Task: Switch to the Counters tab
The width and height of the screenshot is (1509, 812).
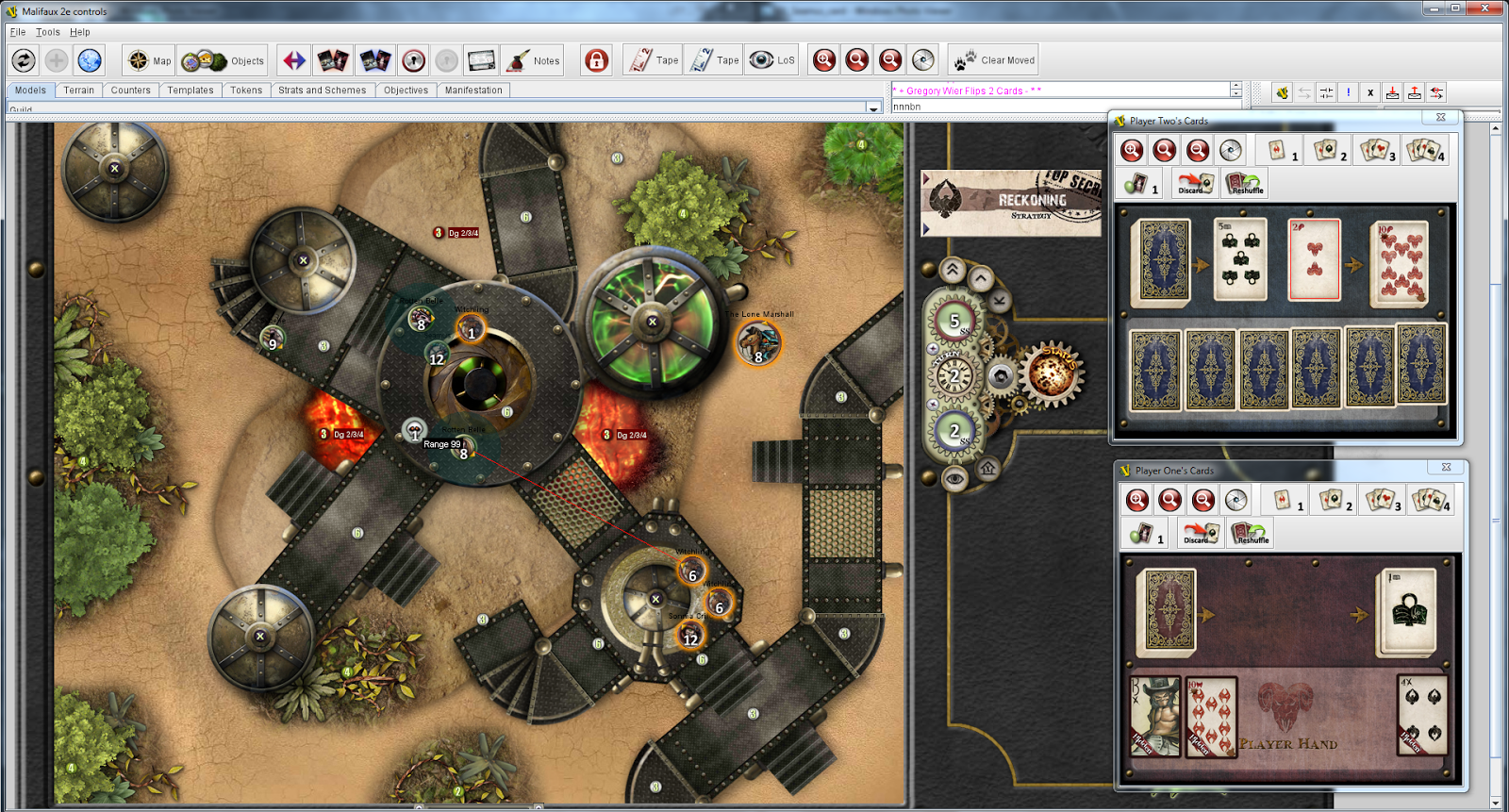Action: click(x=130, y=91)
